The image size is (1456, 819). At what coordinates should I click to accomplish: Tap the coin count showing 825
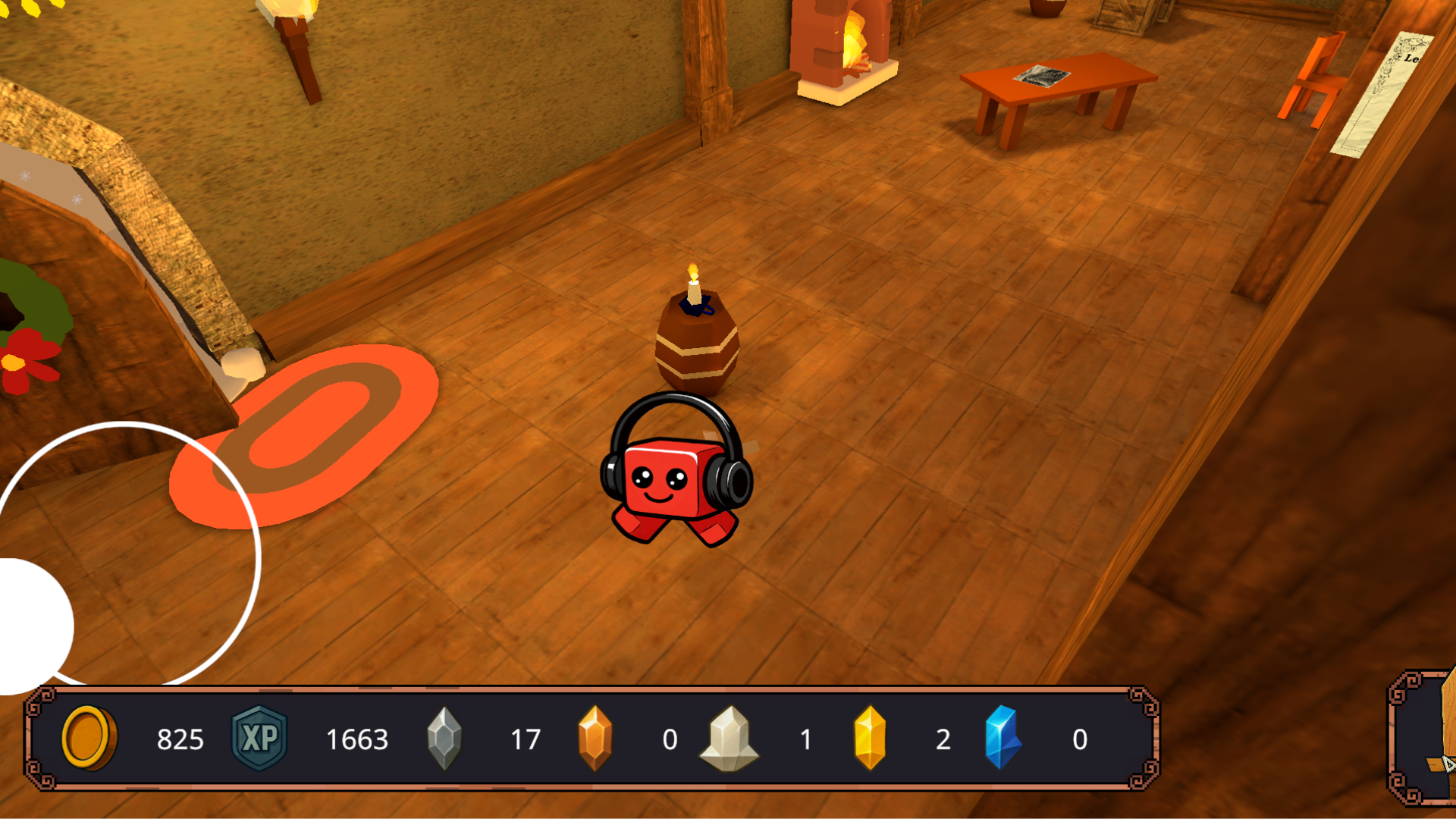[180, 739]
